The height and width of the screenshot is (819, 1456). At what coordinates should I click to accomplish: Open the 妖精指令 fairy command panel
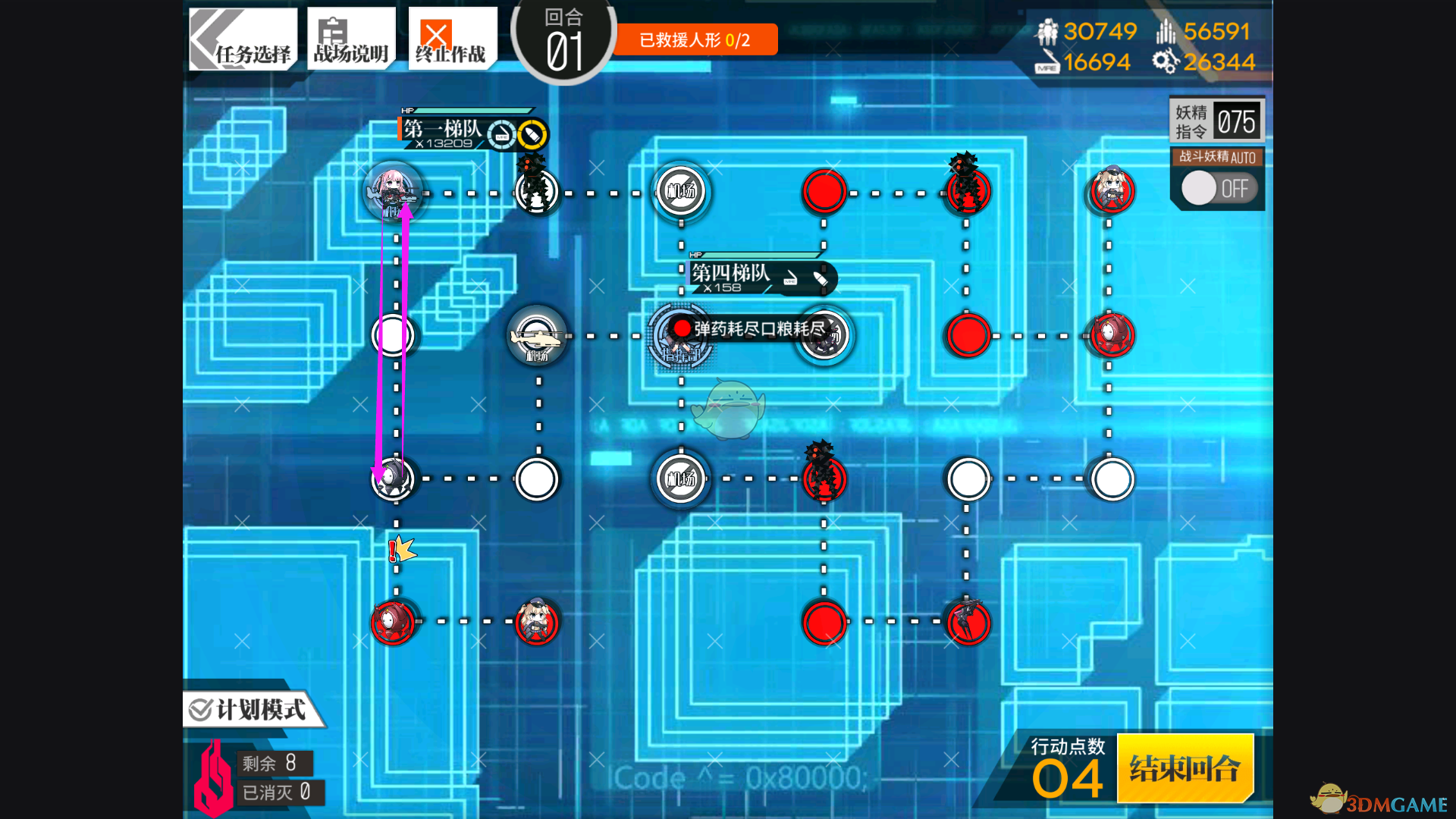coord(1216,121)
